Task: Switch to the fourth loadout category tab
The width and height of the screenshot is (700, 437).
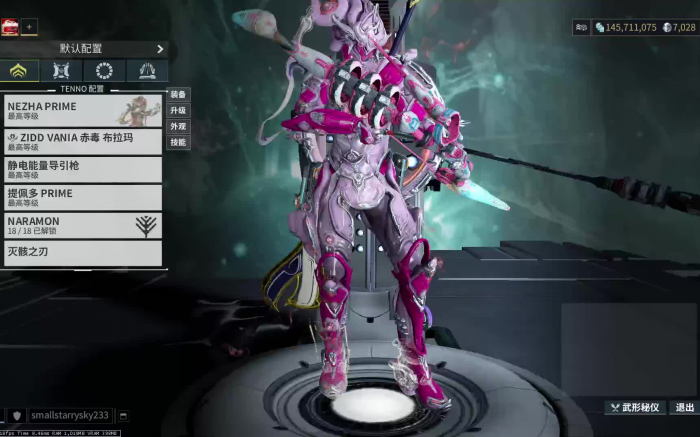Action: coord(147,71)
